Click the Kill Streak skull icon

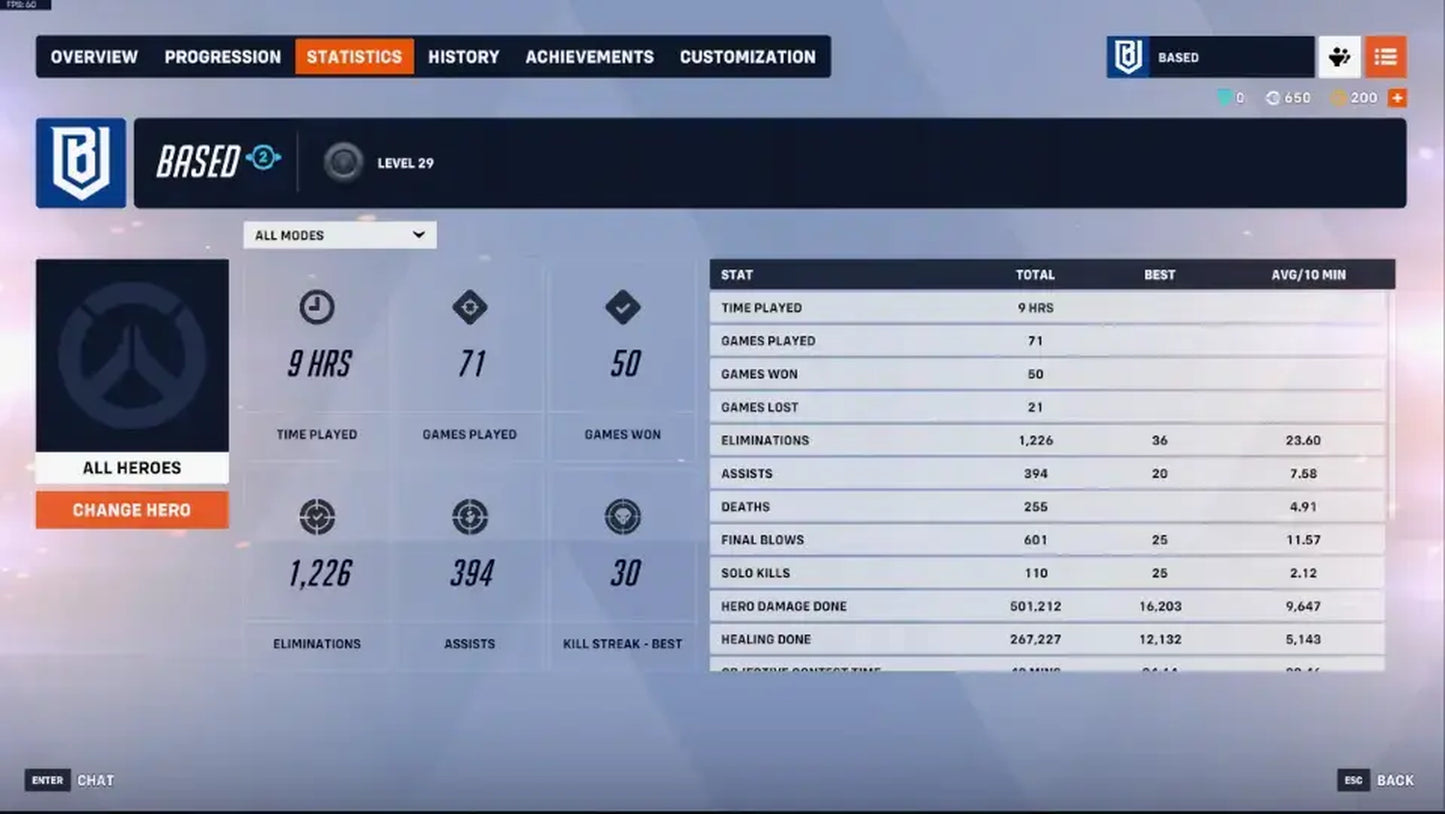(x=623, y=516)
